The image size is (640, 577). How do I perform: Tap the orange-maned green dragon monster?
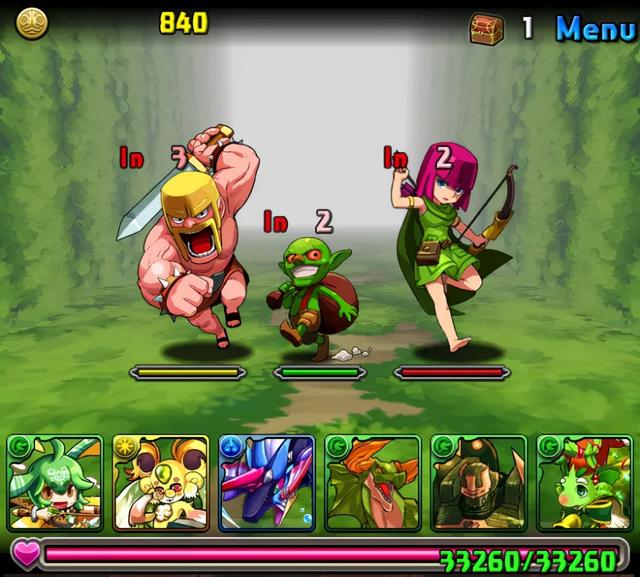(x=373, y=482)
